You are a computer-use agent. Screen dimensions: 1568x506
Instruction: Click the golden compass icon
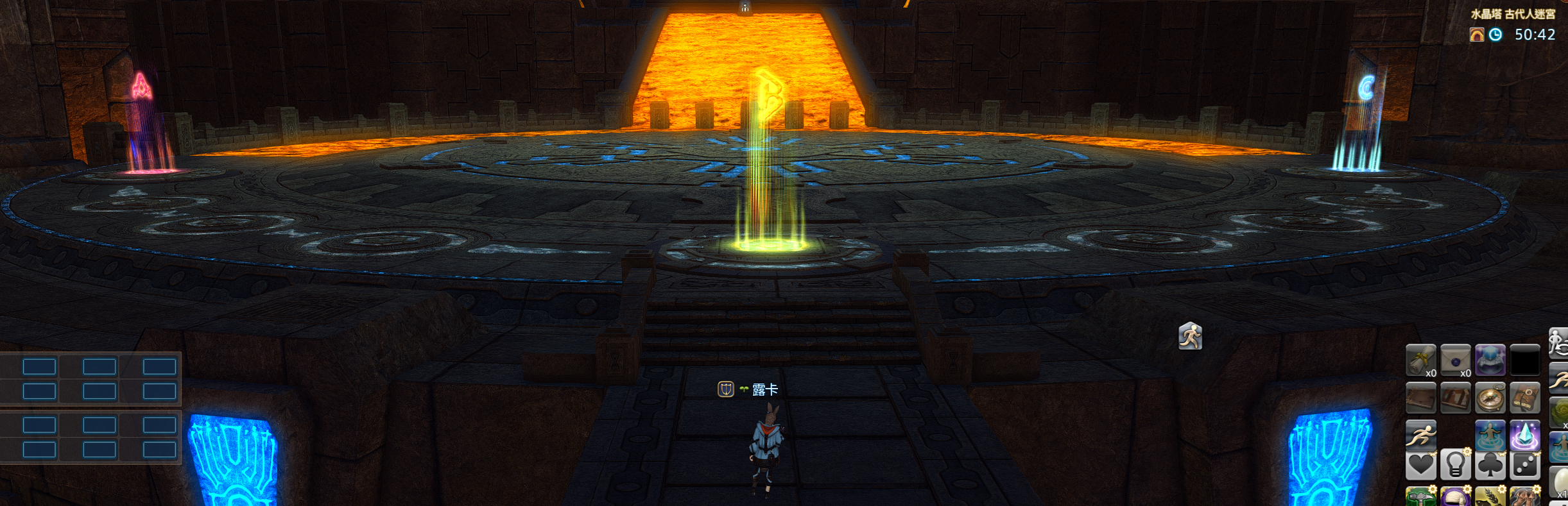[1490, 398]
